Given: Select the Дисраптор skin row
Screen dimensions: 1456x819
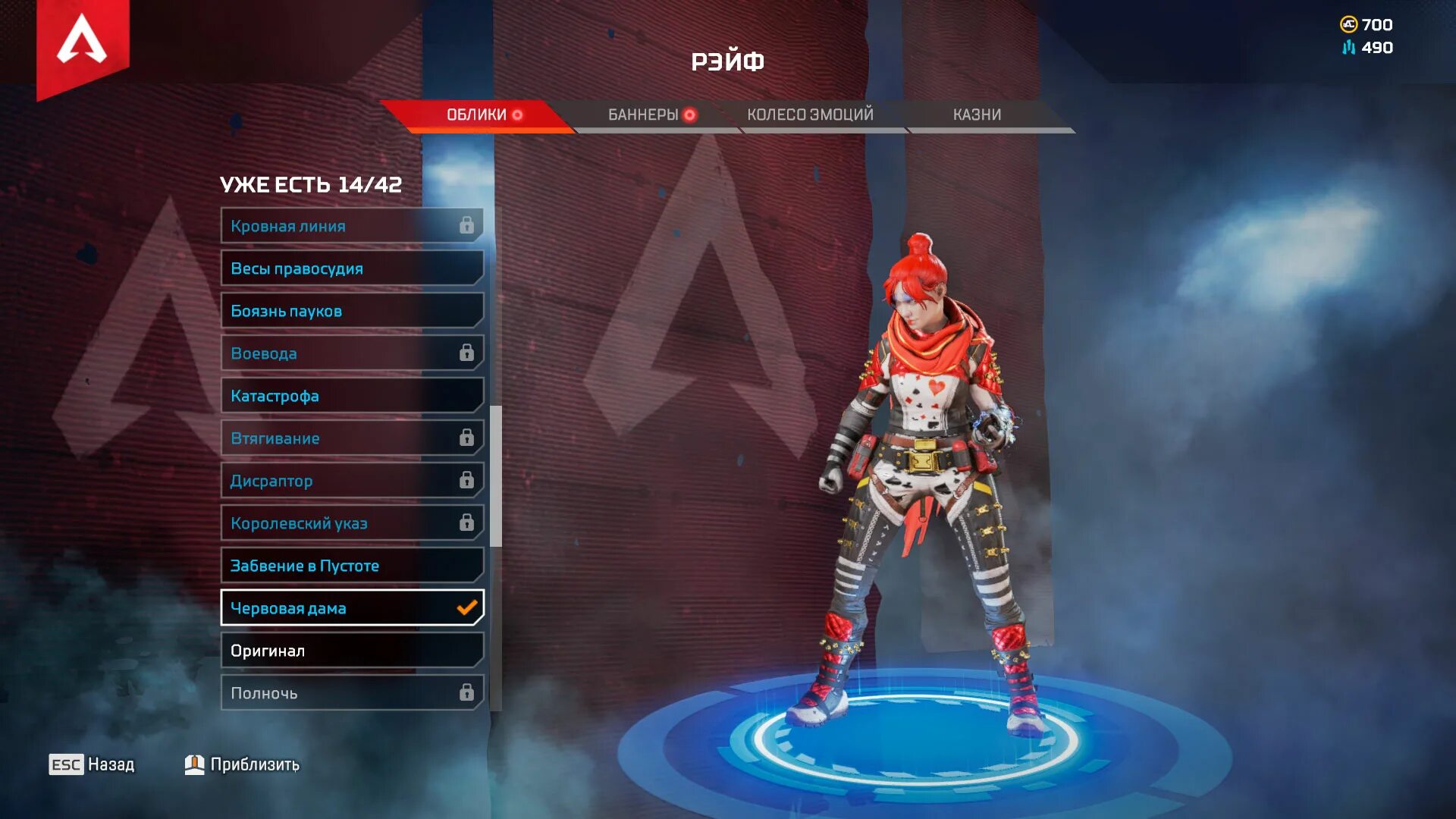Looking at the screenshot, I should 352,481.
